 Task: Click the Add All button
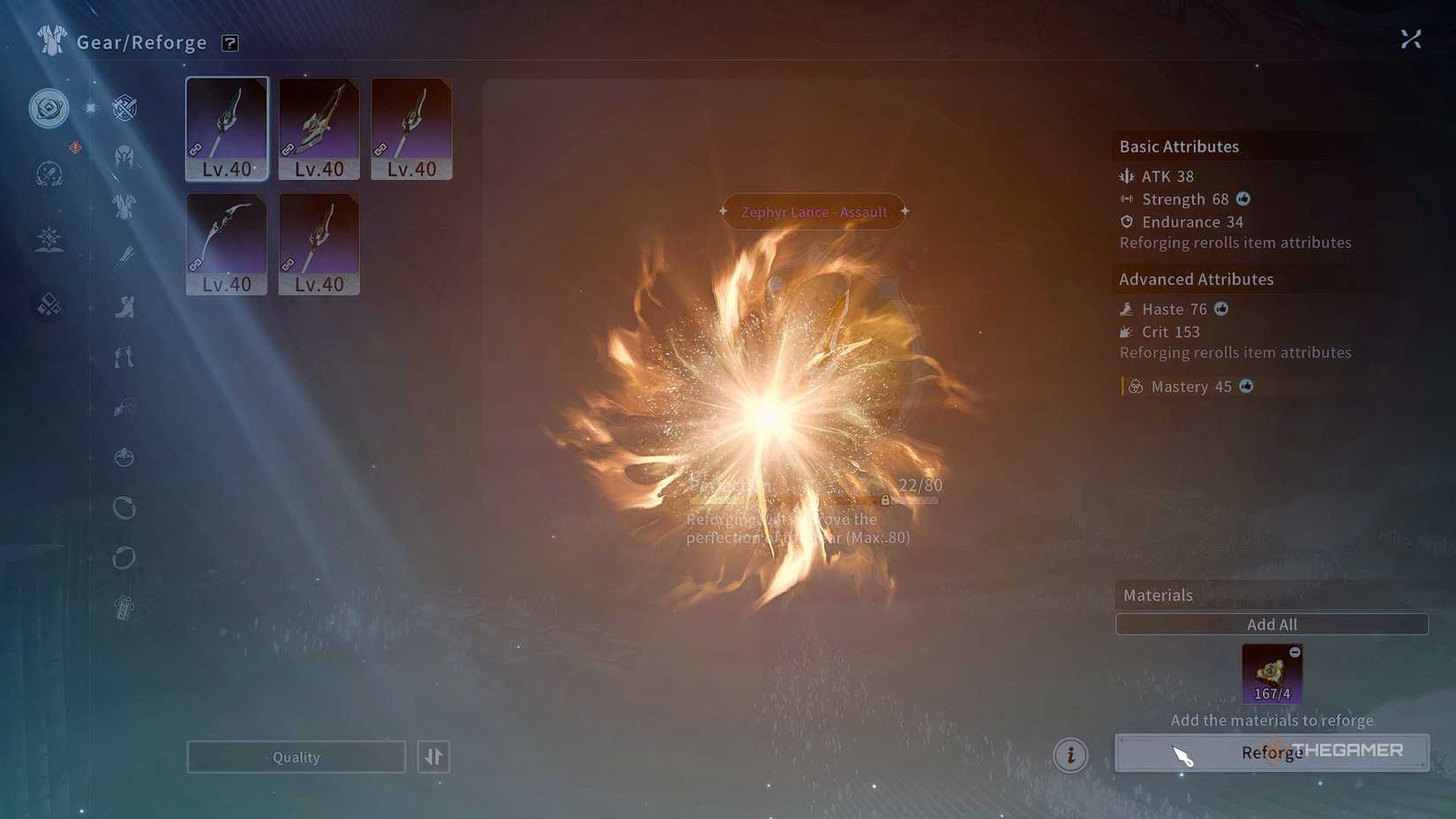click(x=1272, y=624)
